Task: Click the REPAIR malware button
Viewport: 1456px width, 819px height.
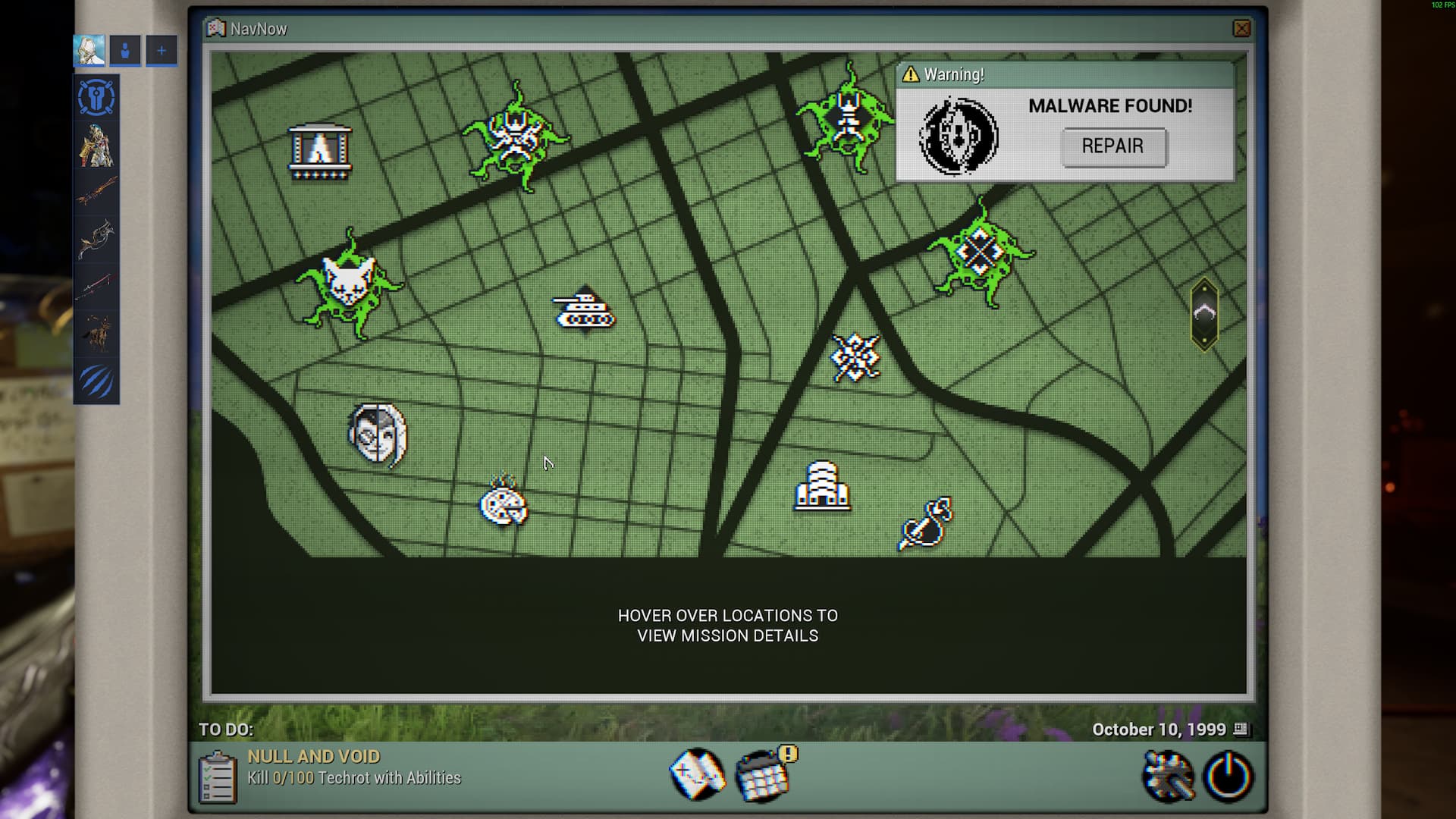Action: 1112,146
